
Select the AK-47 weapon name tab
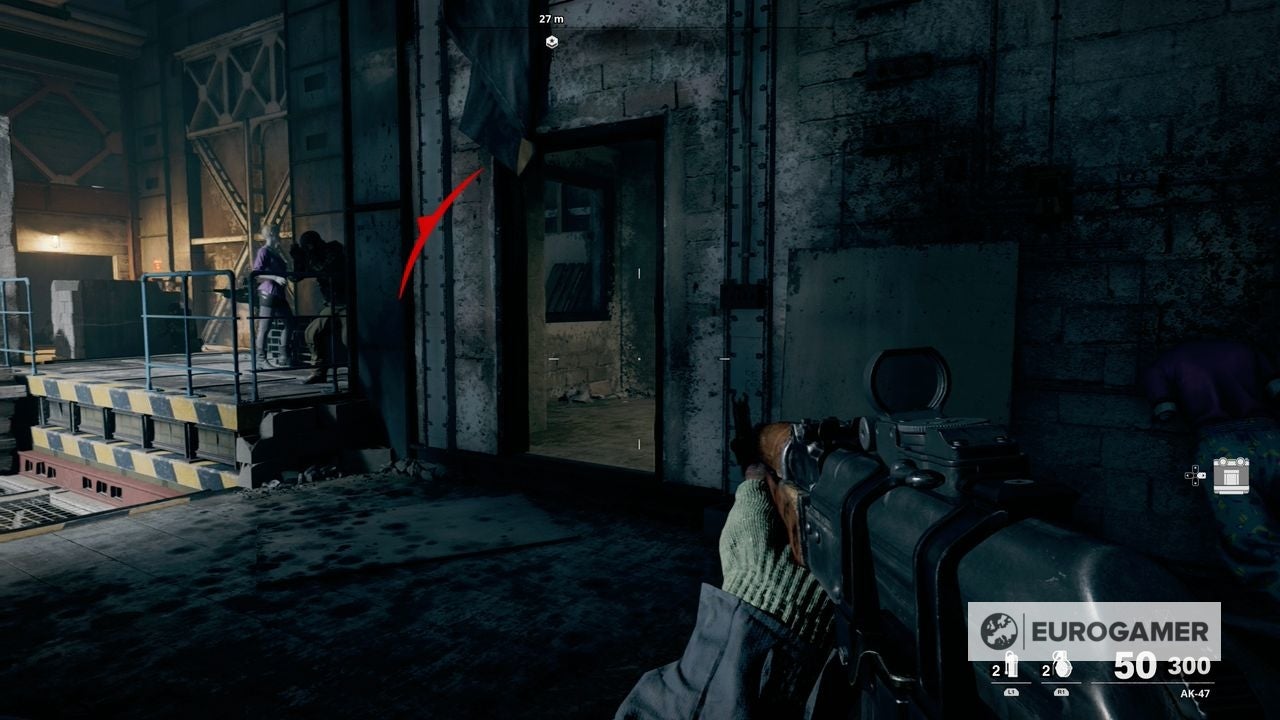click(x=1196, y=694)
